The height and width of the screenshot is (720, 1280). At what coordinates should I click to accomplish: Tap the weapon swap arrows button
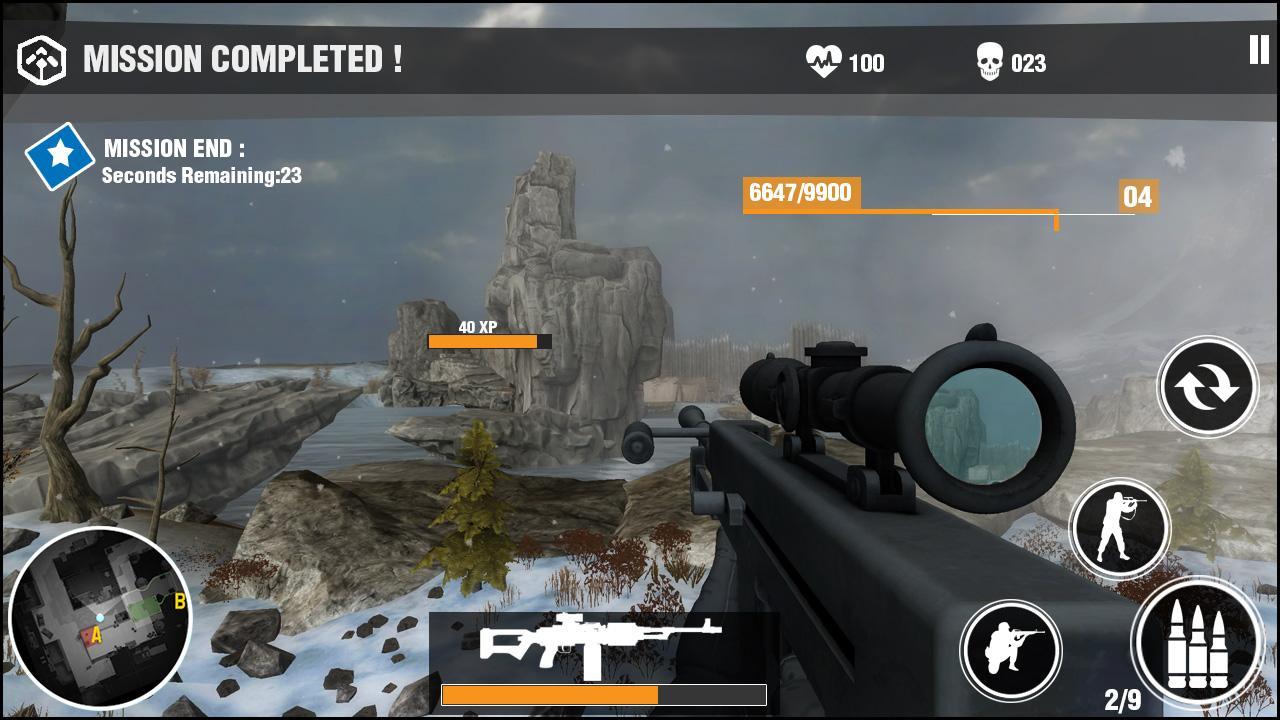tap(1207, 386)
